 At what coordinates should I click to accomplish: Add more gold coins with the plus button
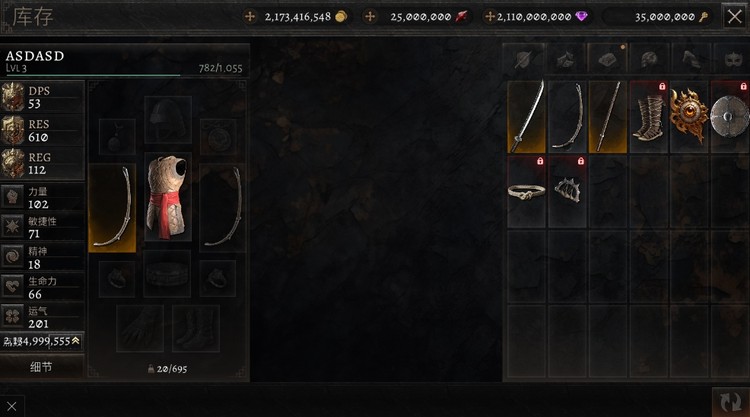click(250, 17)
